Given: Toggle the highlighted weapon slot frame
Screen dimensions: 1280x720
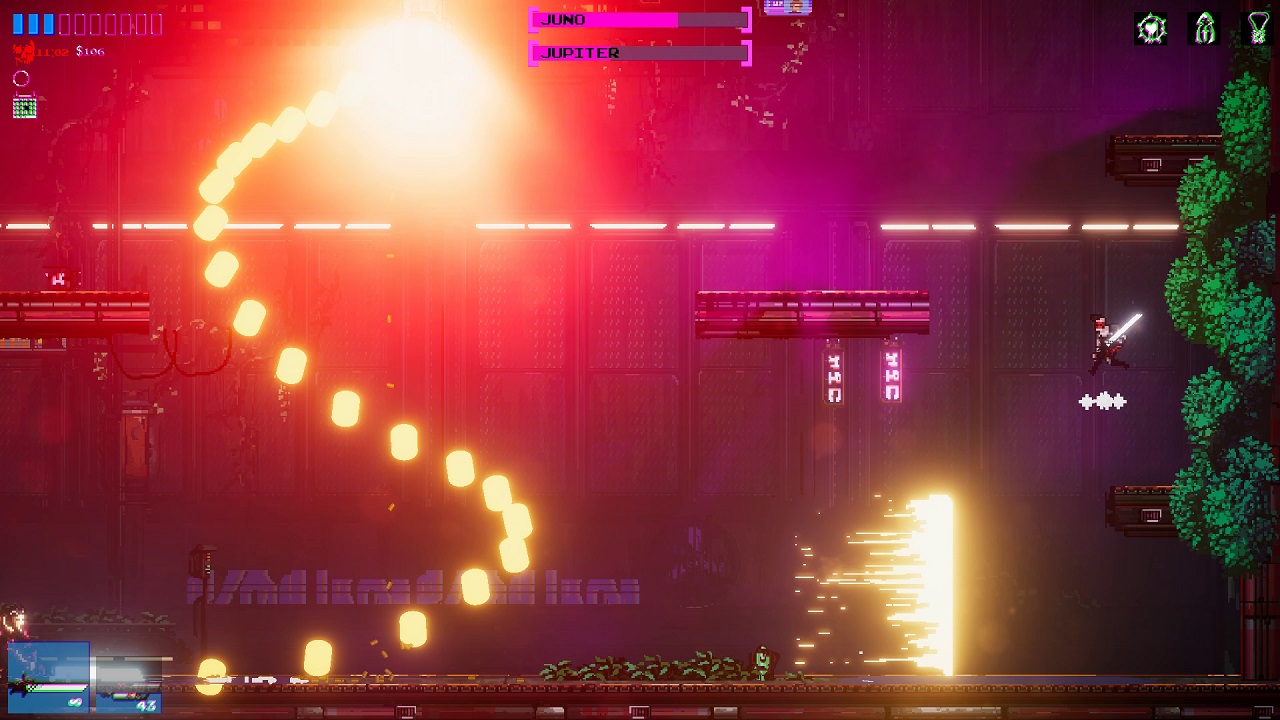Looking at the screenshot, I should [48, 675].
